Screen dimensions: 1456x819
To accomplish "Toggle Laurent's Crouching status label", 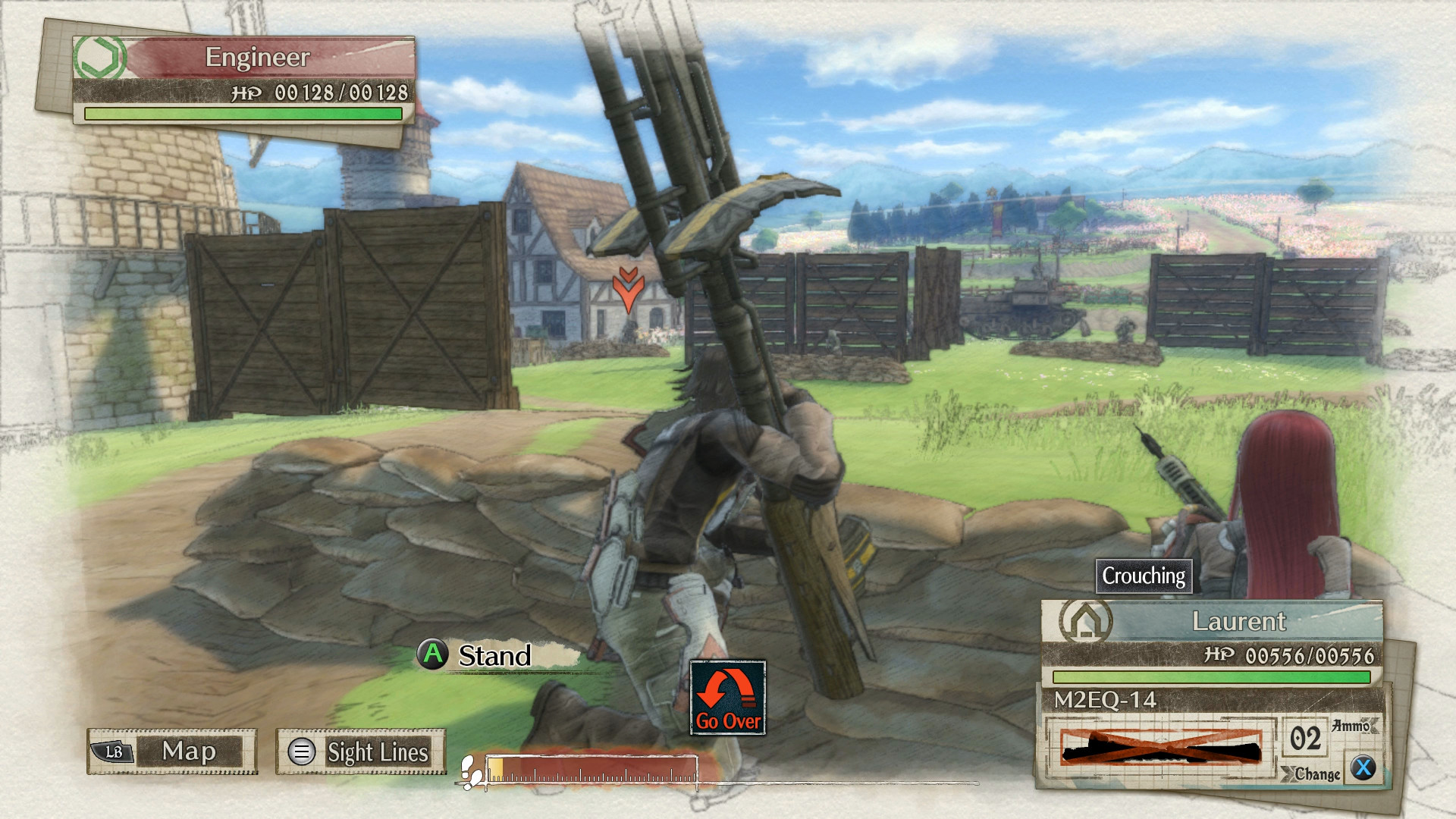I will click(1145, 576).
